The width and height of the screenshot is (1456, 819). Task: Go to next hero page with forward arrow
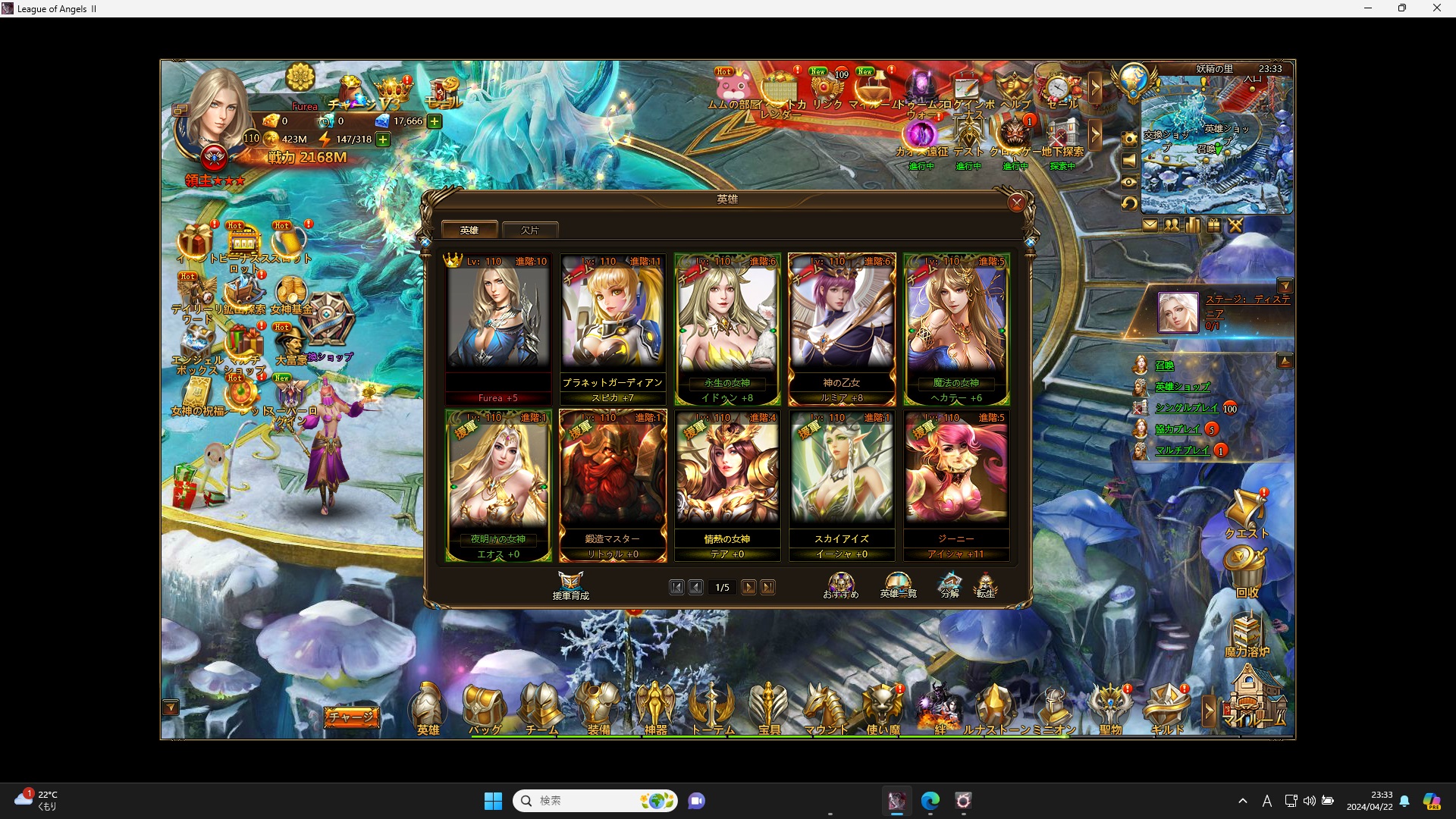748,587
